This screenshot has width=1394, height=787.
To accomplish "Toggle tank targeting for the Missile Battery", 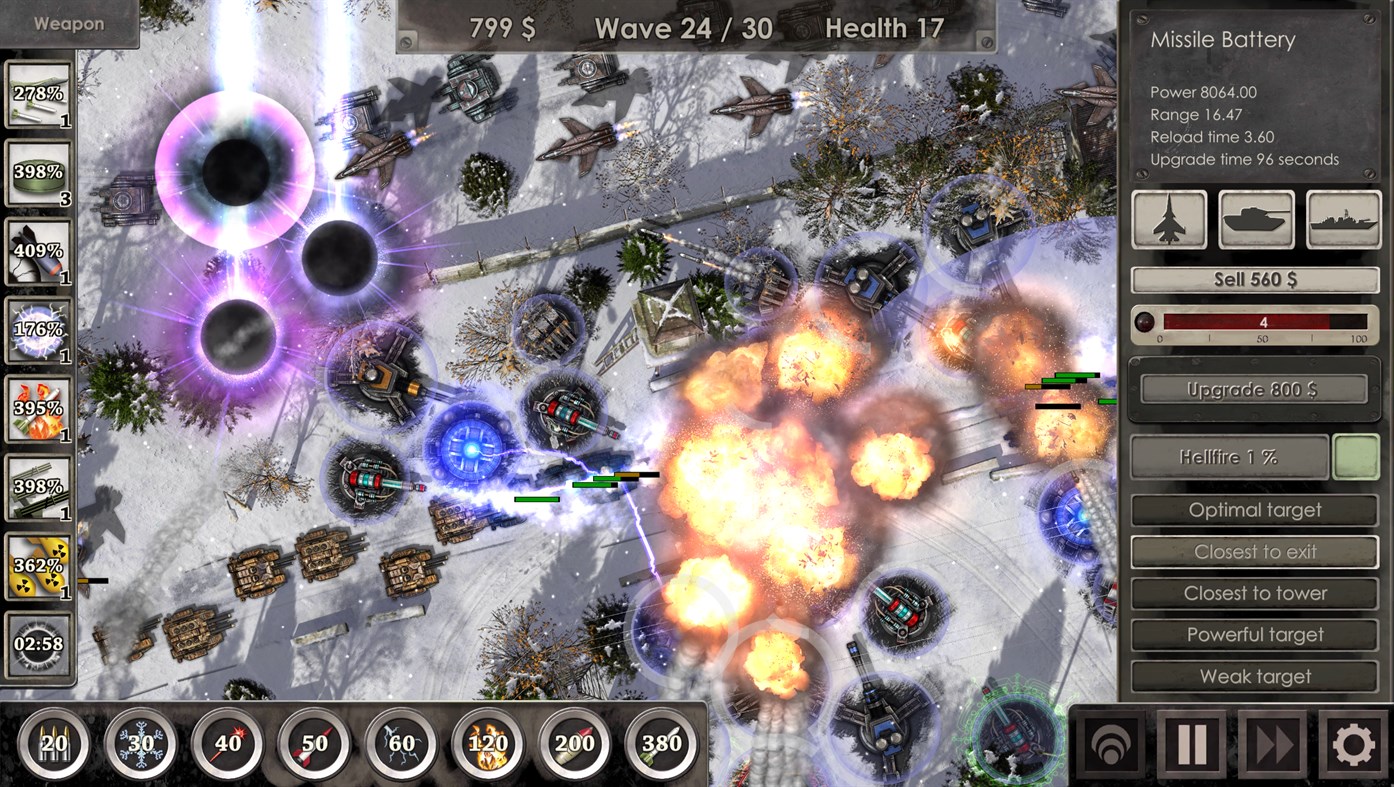I will click(x=1255, y=219).
